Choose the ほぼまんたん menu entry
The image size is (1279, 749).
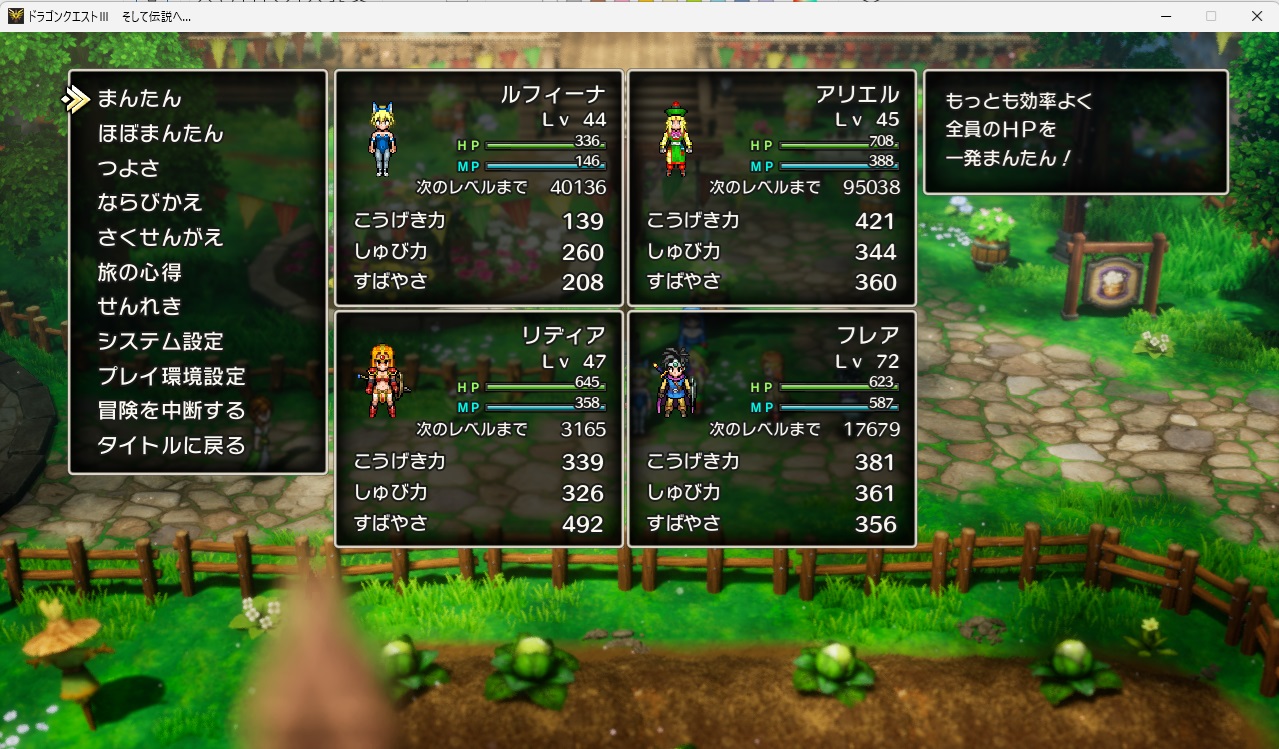click(x=160, y=134)
